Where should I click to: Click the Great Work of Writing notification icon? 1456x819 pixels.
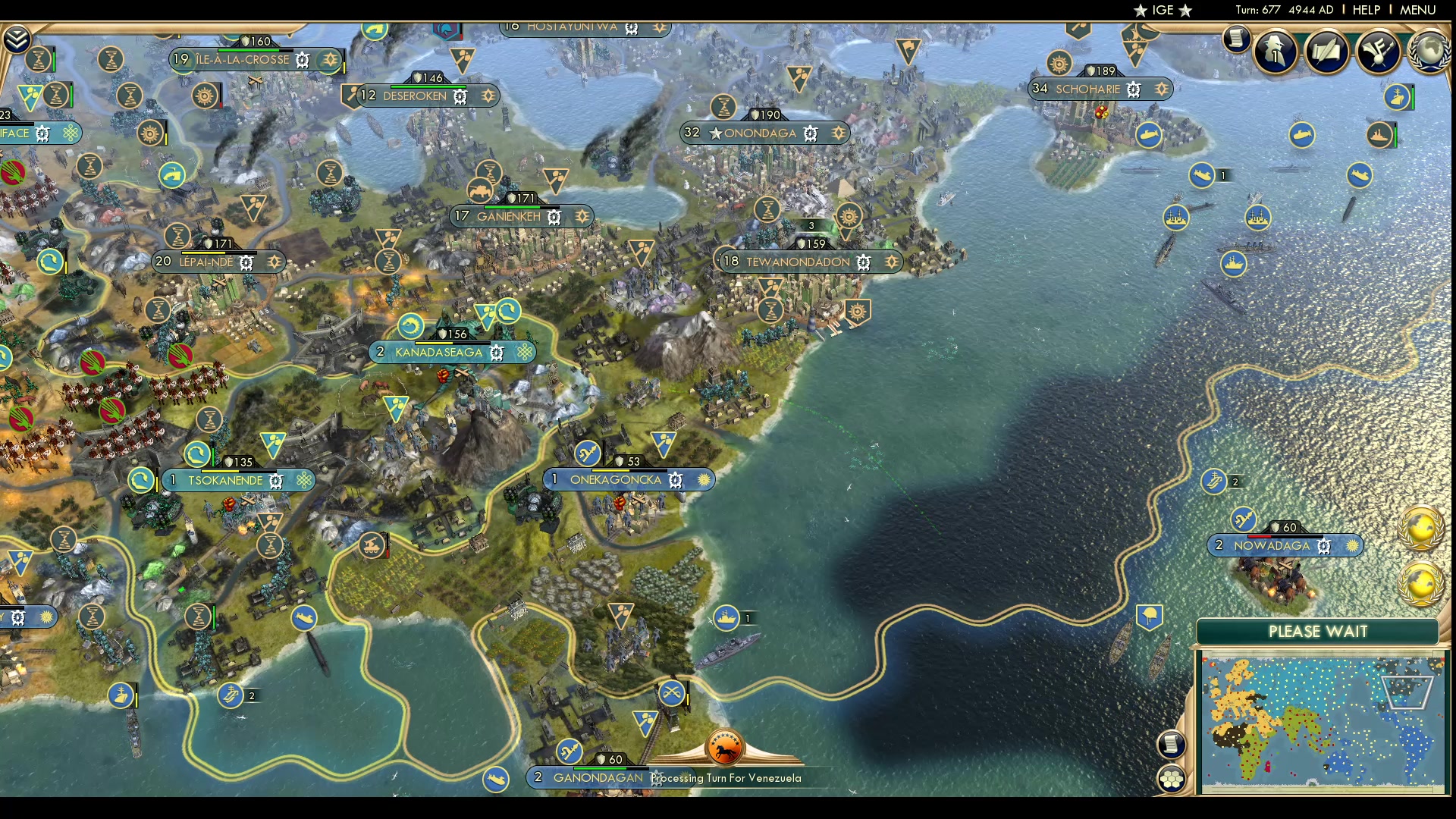pyautogui.click(x=1327, y=52)
